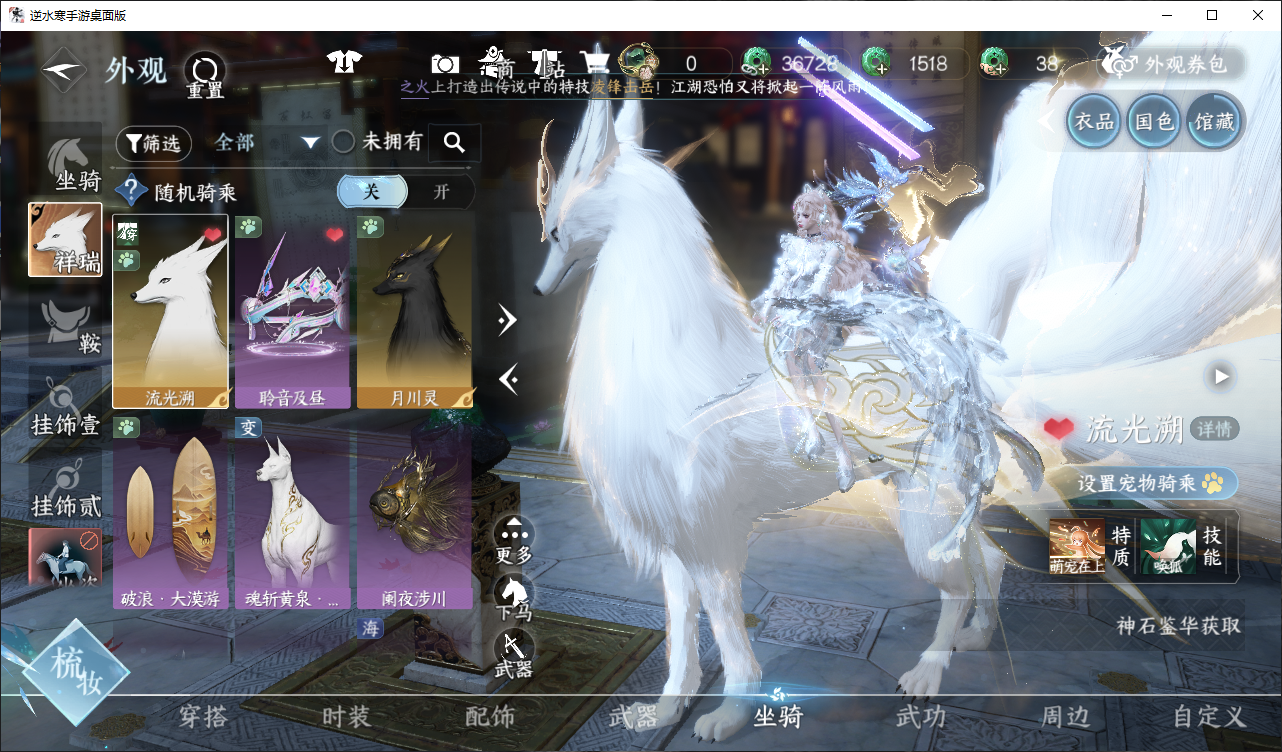Choose the 月川灵 black fox mount
Viewport: 1282px width, 752px height.
pos(414,311)
